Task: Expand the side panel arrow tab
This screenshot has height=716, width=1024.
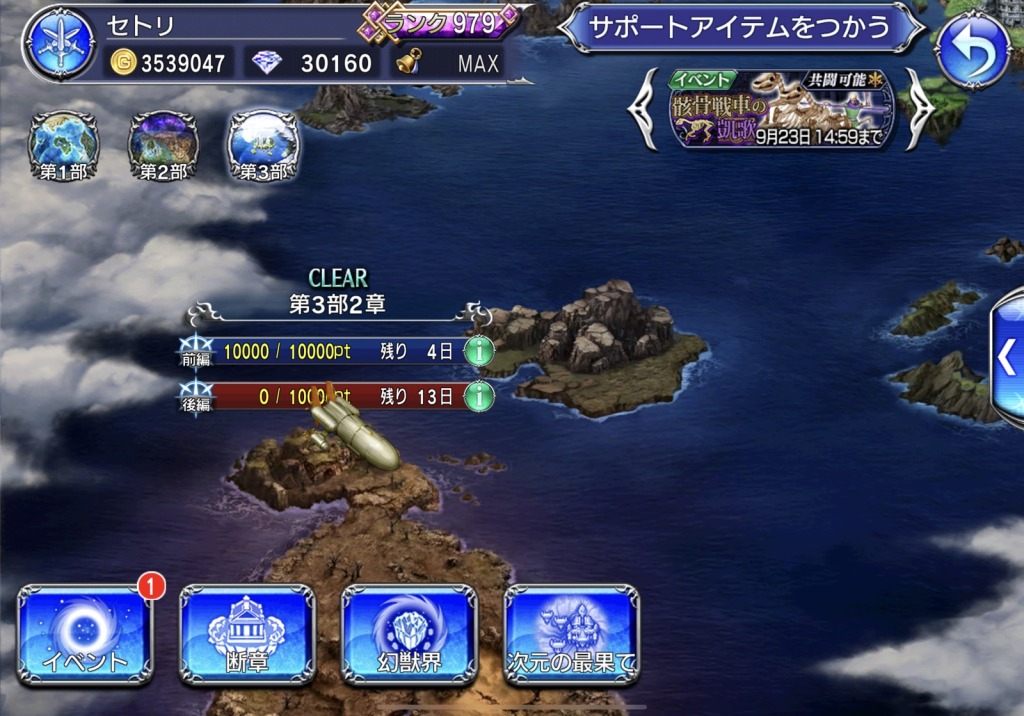Action: pos(1007,357)
